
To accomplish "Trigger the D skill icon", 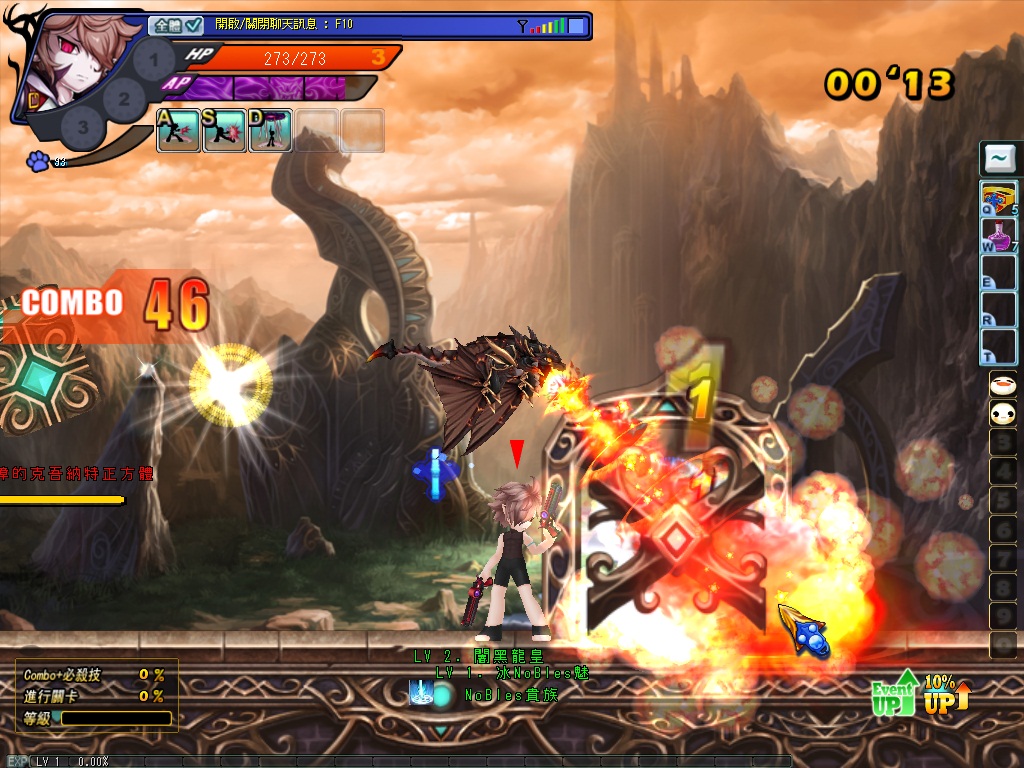I will tap(270, 131).
